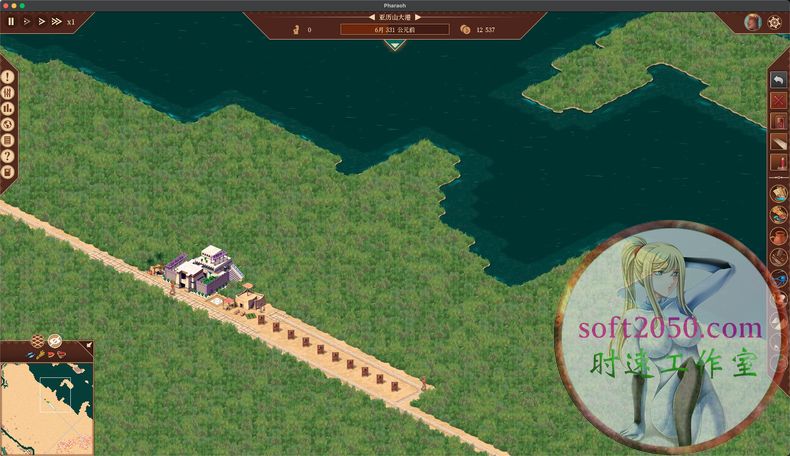Open the house construction category

pos(779,121)
